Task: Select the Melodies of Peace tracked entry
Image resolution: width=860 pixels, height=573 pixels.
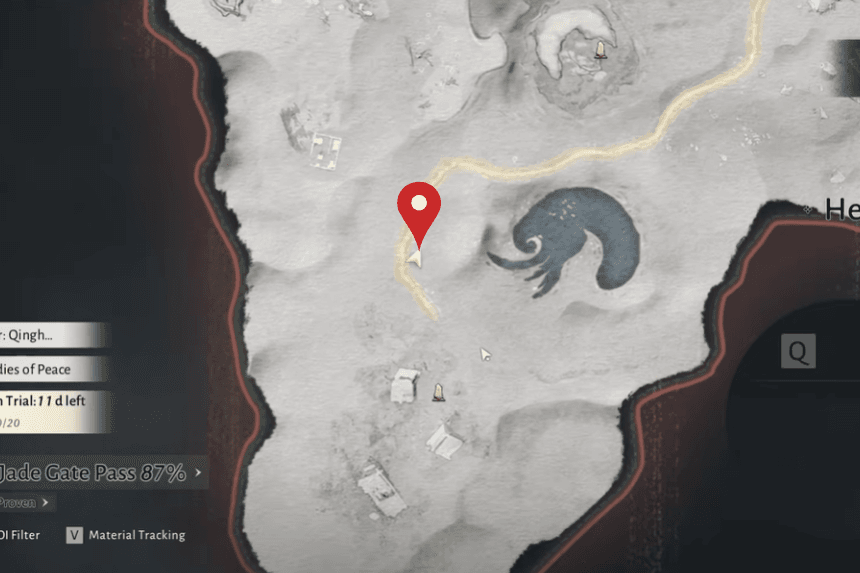Action: 50,369
